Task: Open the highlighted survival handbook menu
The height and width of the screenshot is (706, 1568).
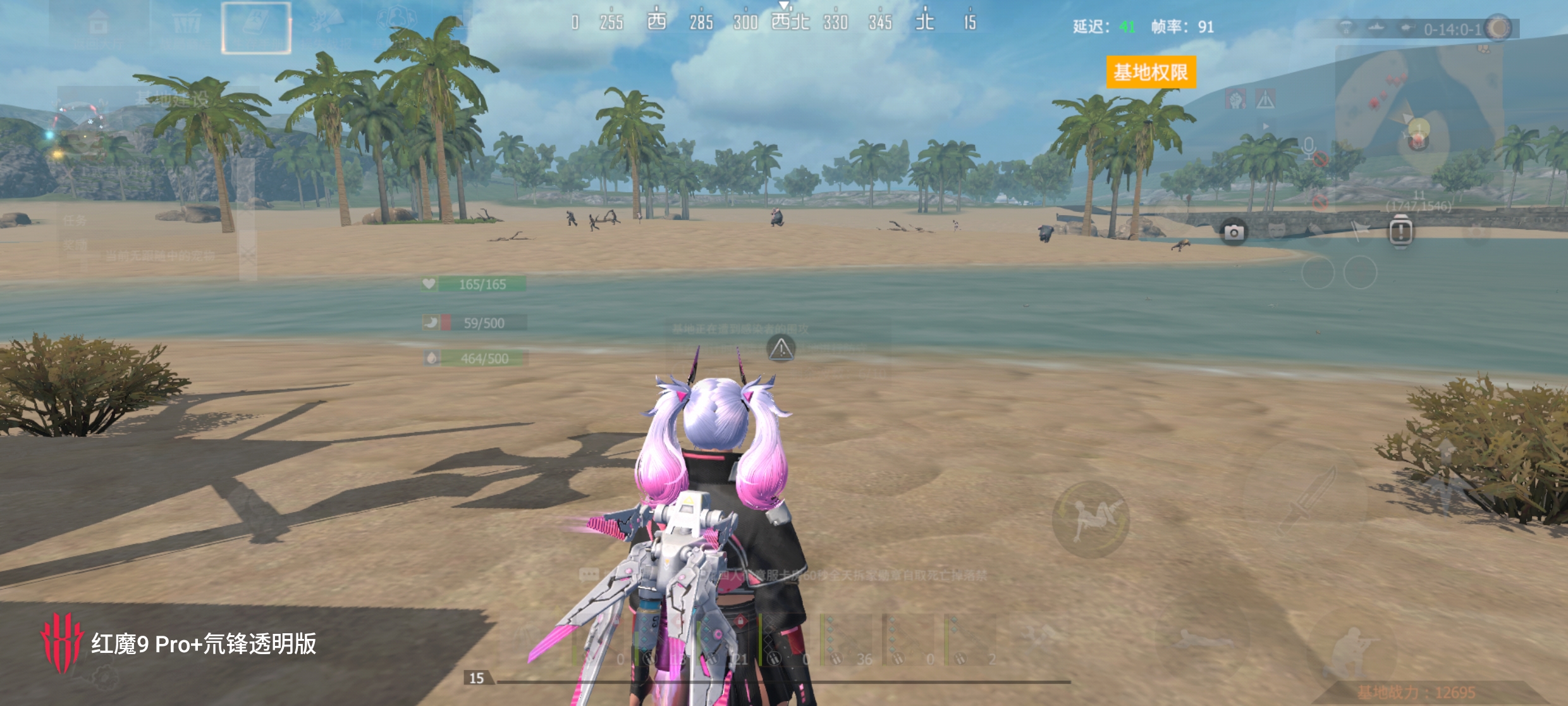Action: tap(256, 28)
